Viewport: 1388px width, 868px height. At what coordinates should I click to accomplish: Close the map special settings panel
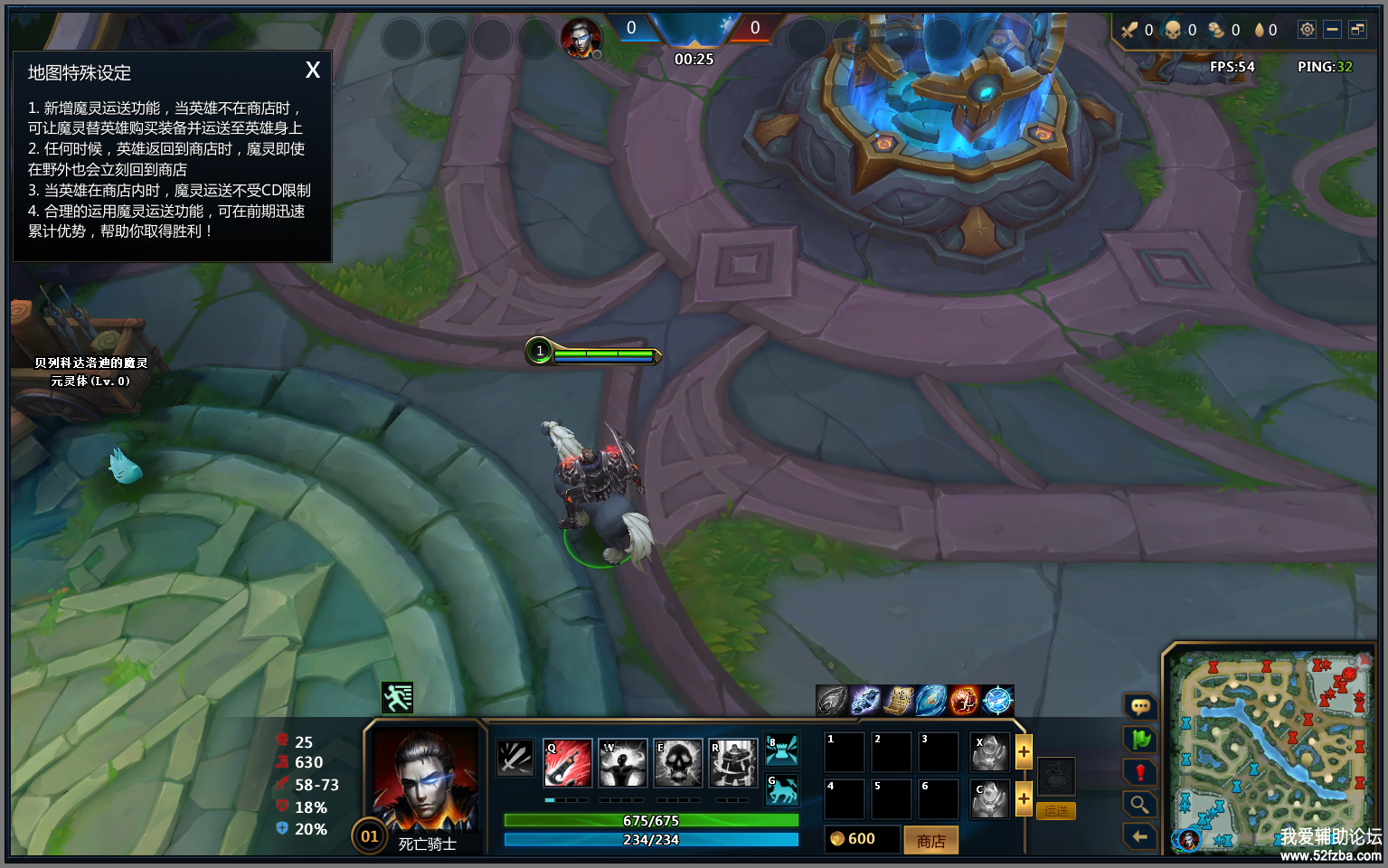click(313, 71)
